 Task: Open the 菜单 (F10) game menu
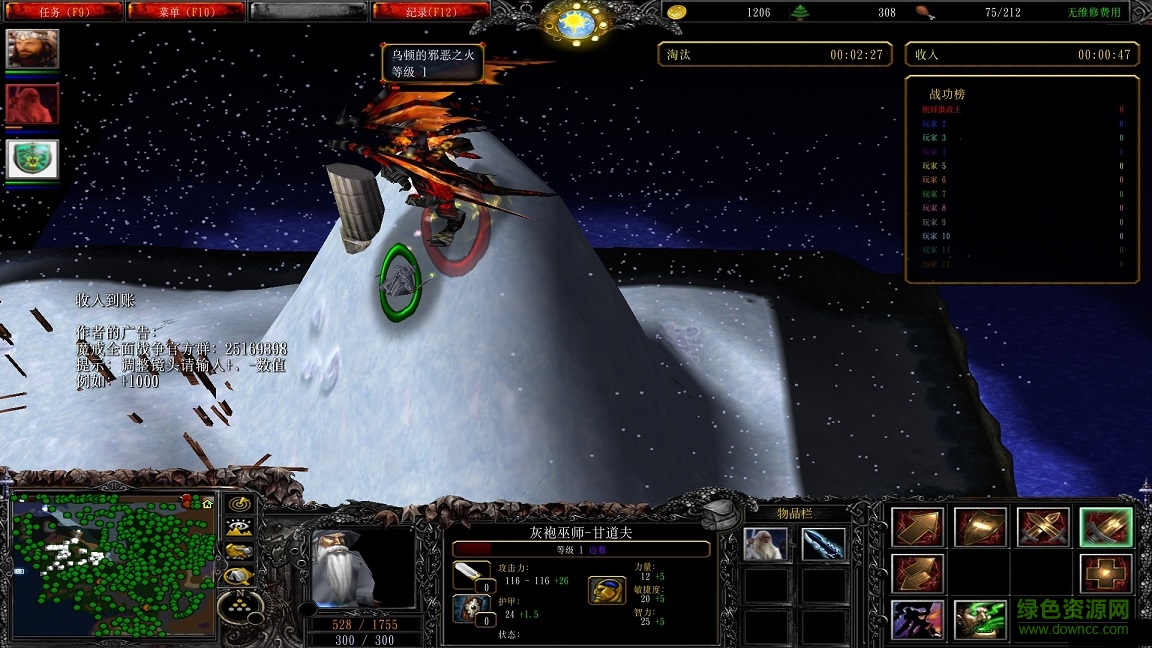coord(186,12)
